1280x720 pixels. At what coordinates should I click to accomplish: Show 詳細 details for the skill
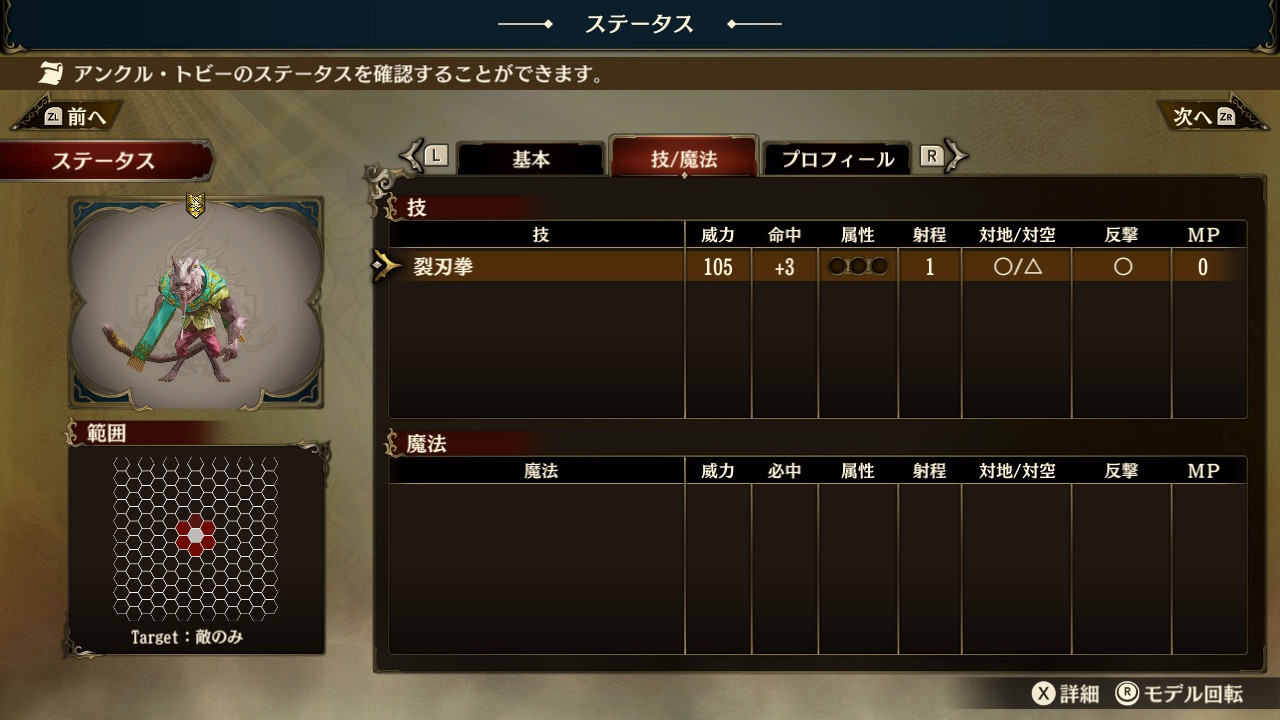point(1066,694)
